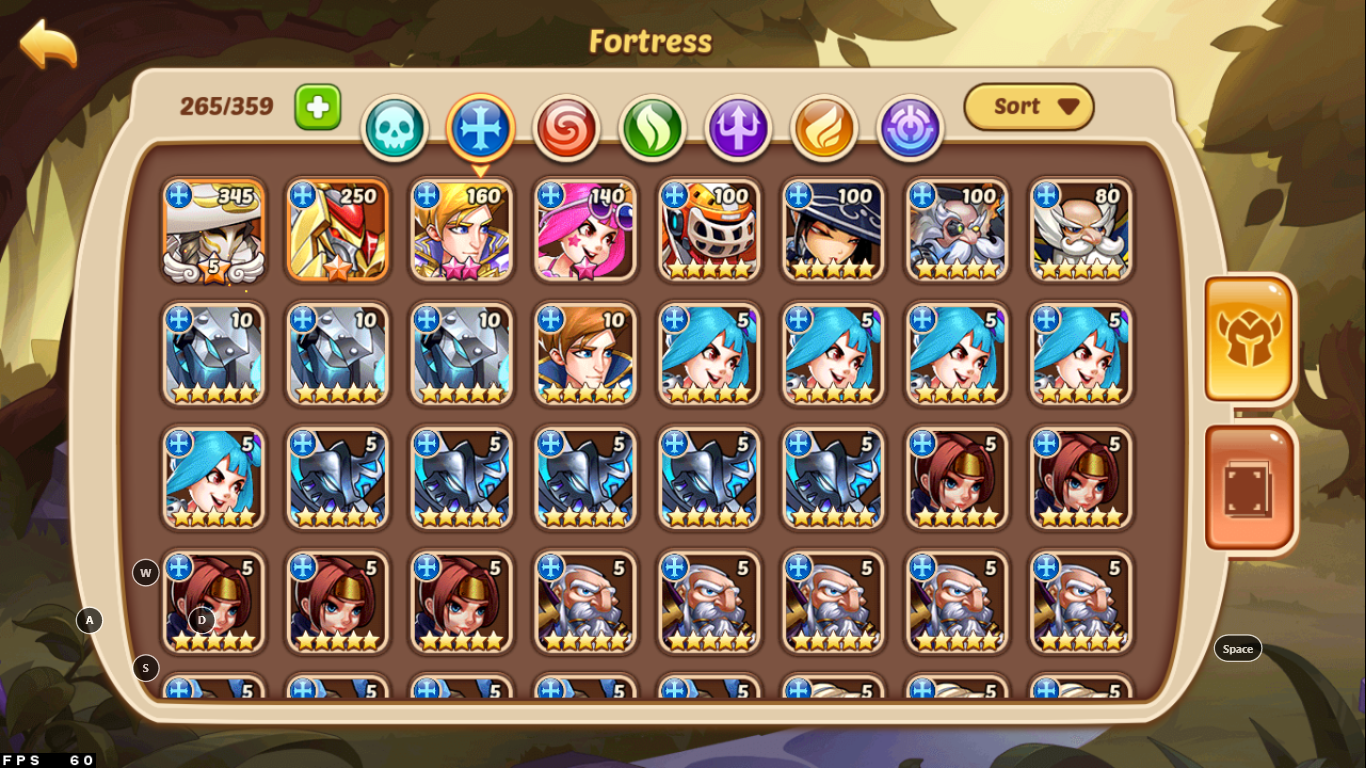Select the 250-power orange armored hero

[337, 232]
